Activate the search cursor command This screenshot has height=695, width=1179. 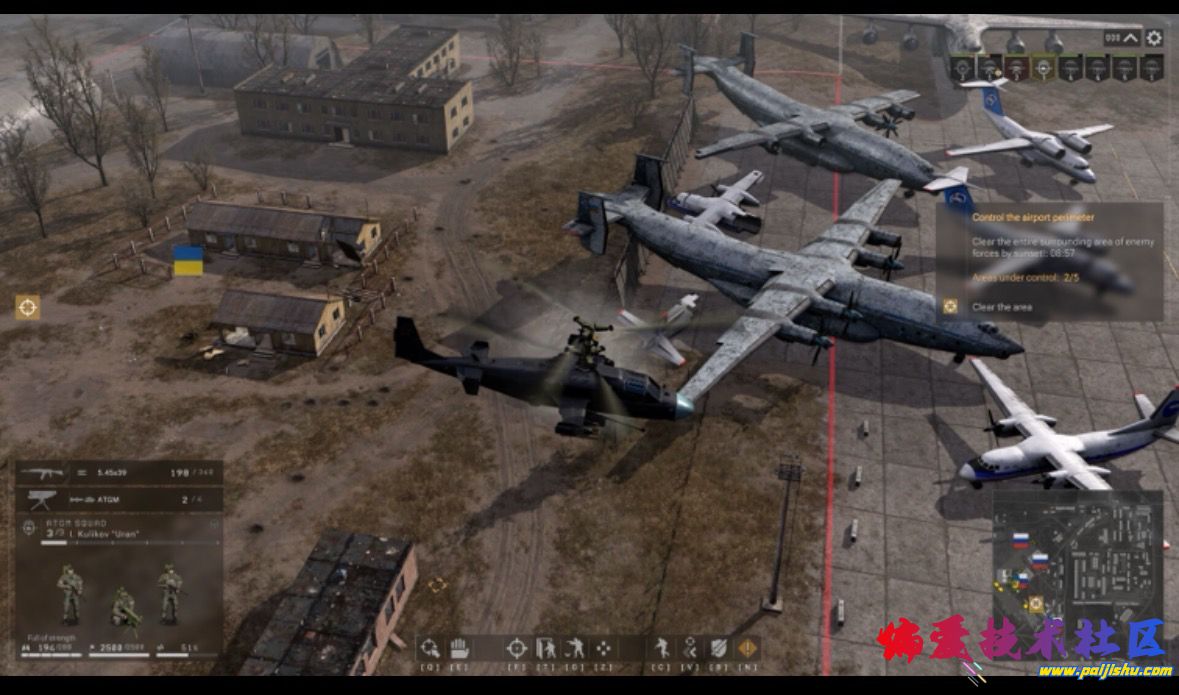(430, 647)
